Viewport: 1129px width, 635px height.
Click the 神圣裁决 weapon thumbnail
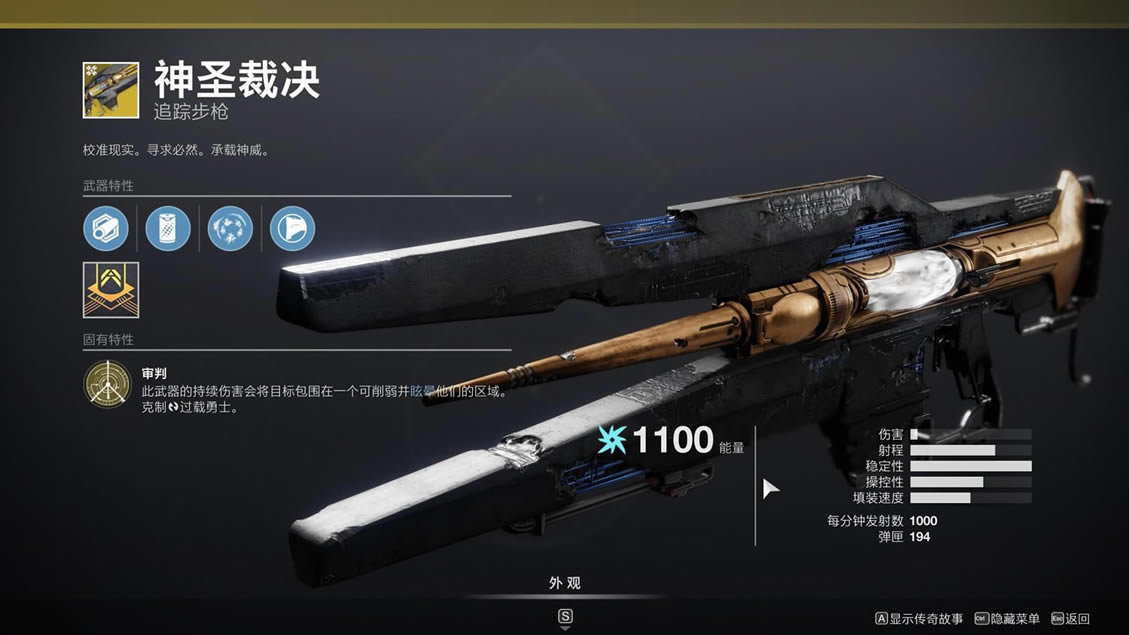[x=111, y=90]
